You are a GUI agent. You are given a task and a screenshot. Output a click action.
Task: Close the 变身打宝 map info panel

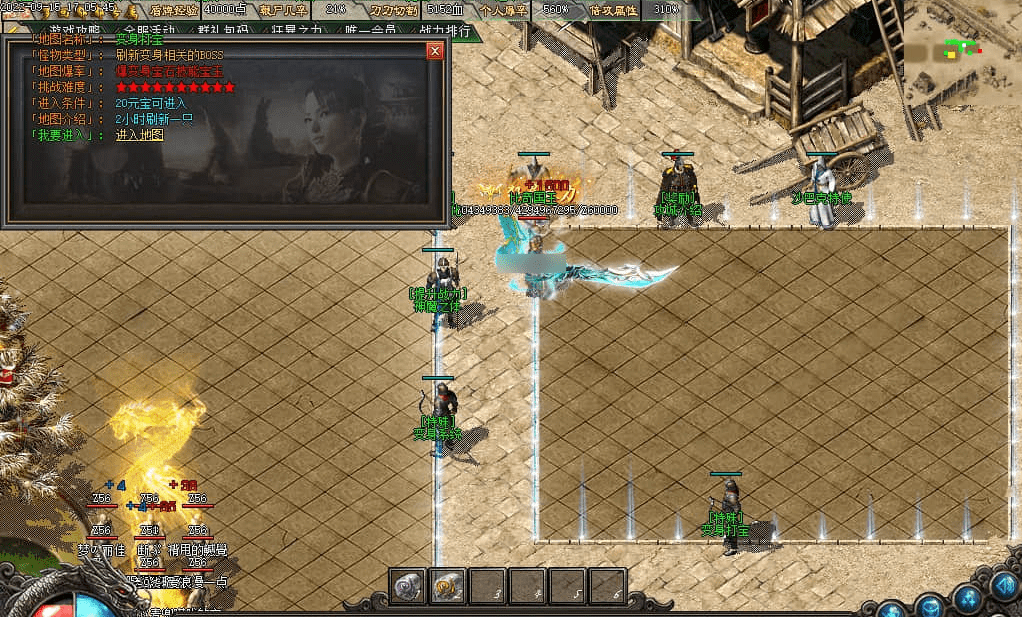[434, 50]
